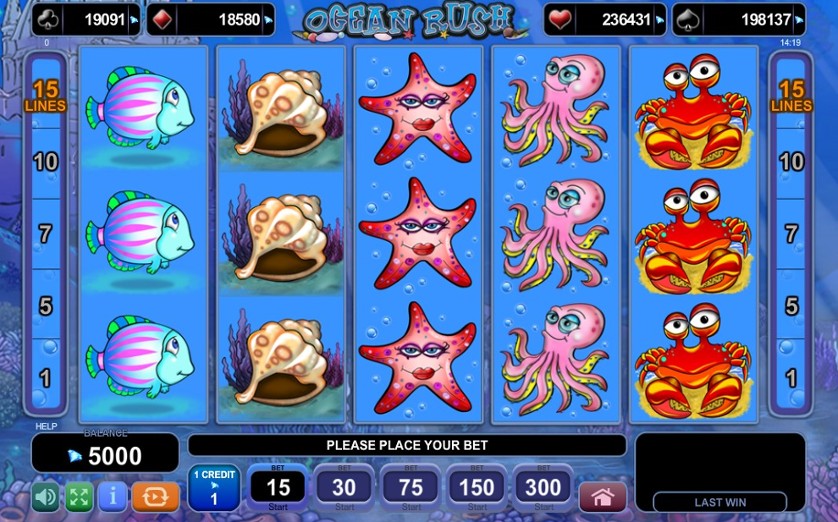The height and width of the screenshot is (522, 838).
Task: Activate the orange autoplay button
Action: tap(156, 497)
